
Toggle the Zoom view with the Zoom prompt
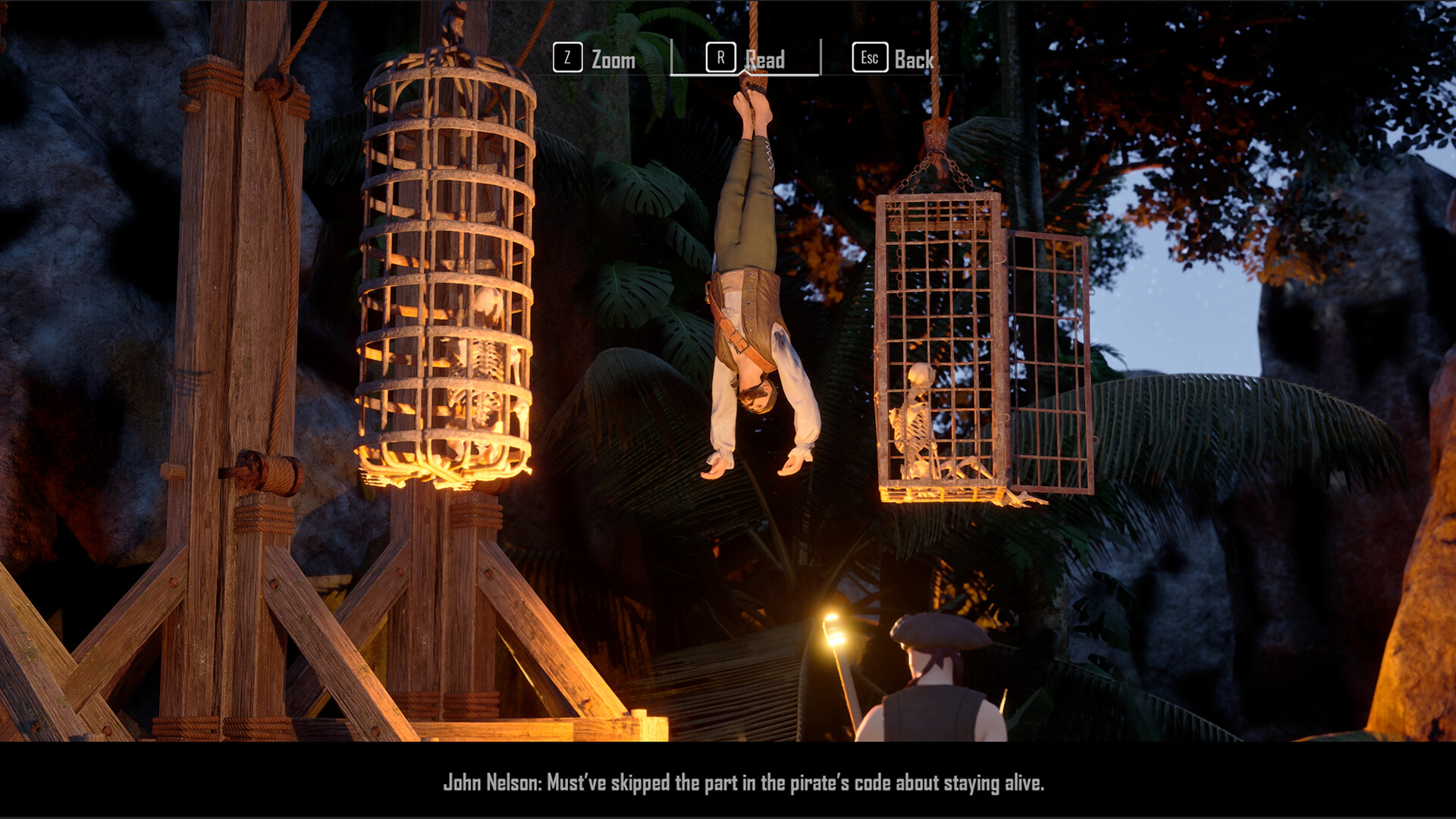[613, 61]
